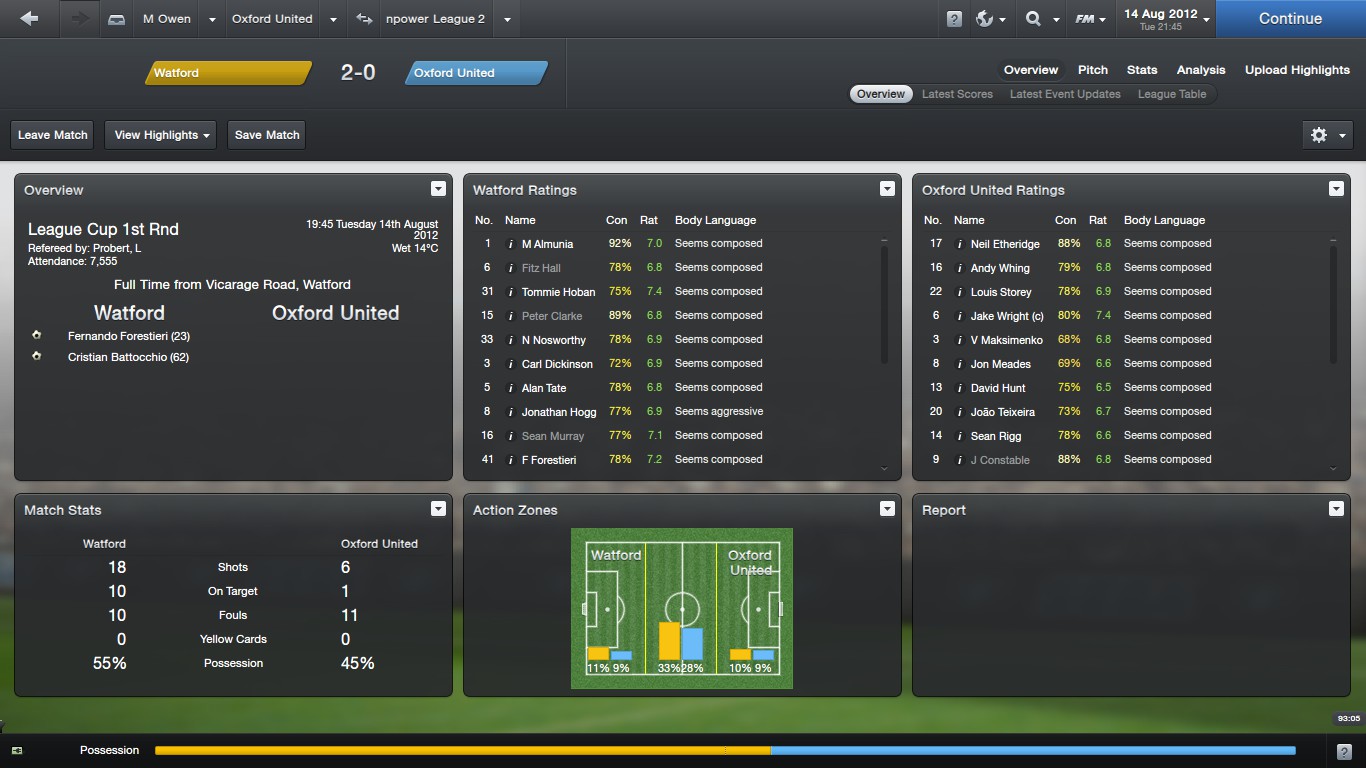Save Match to file

coord(267,135)
